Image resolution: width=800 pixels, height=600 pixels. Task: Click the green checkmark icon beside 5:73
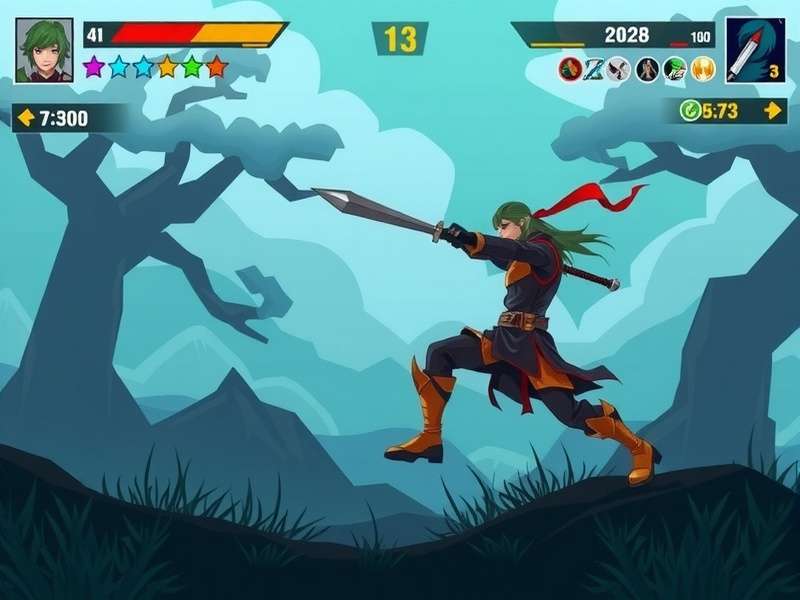[x=690, y=110]
